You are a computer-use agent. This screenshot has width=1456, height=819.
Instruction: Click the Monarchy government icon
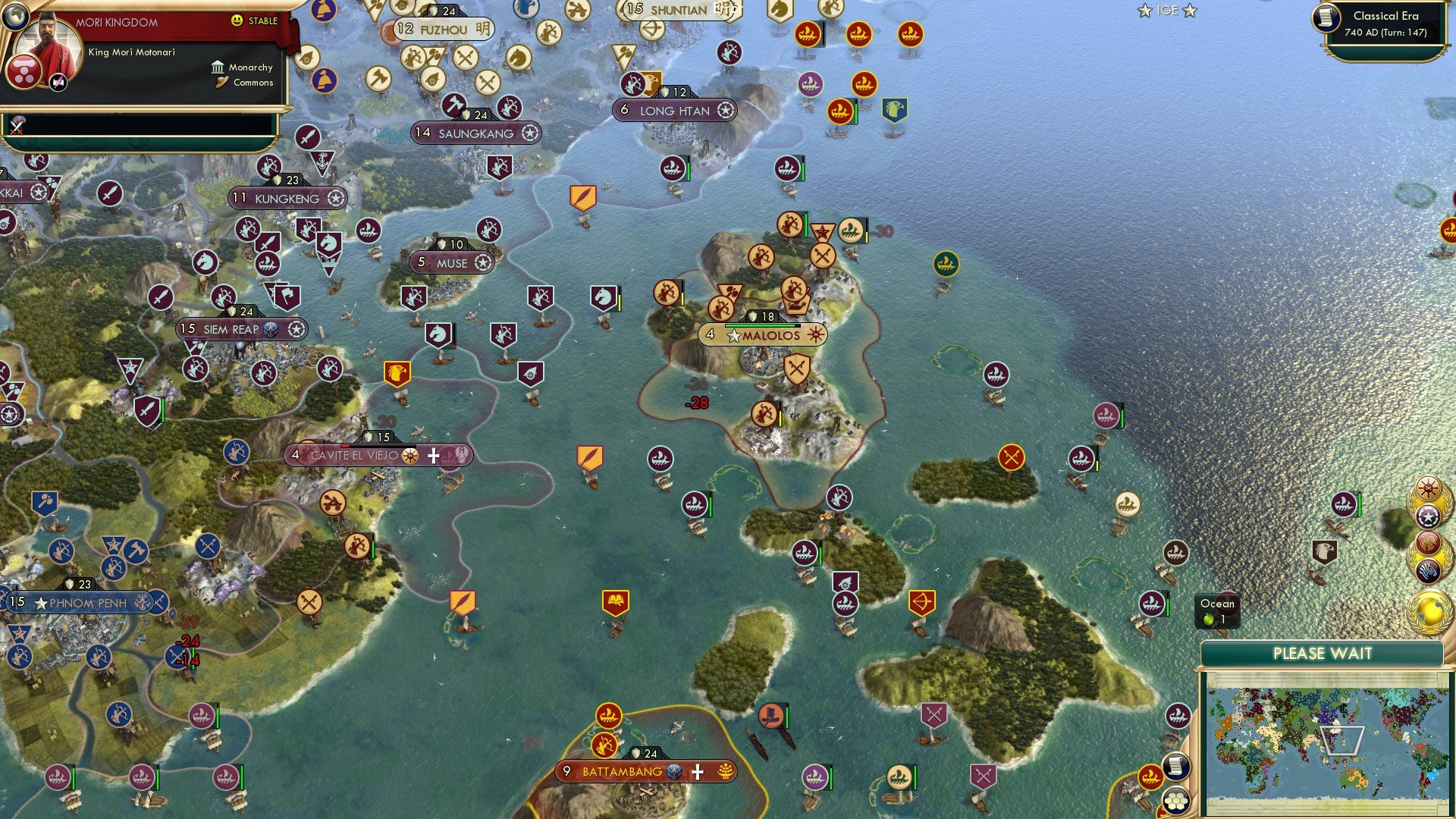(218, 67)
